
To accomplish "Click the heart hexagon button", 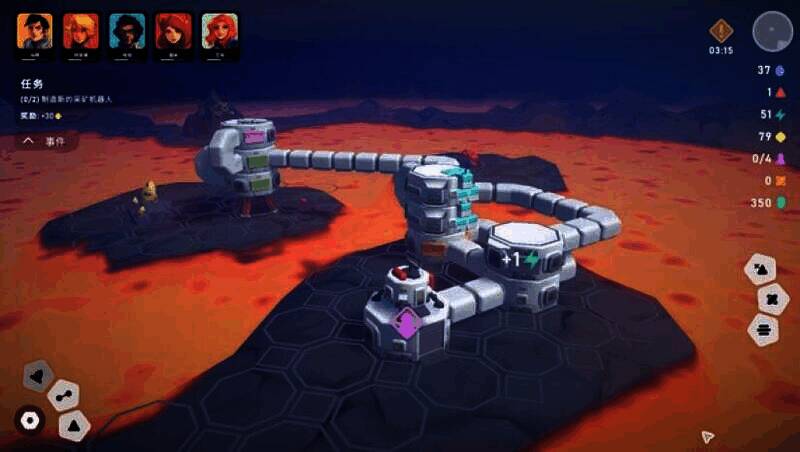I will 38,376.
